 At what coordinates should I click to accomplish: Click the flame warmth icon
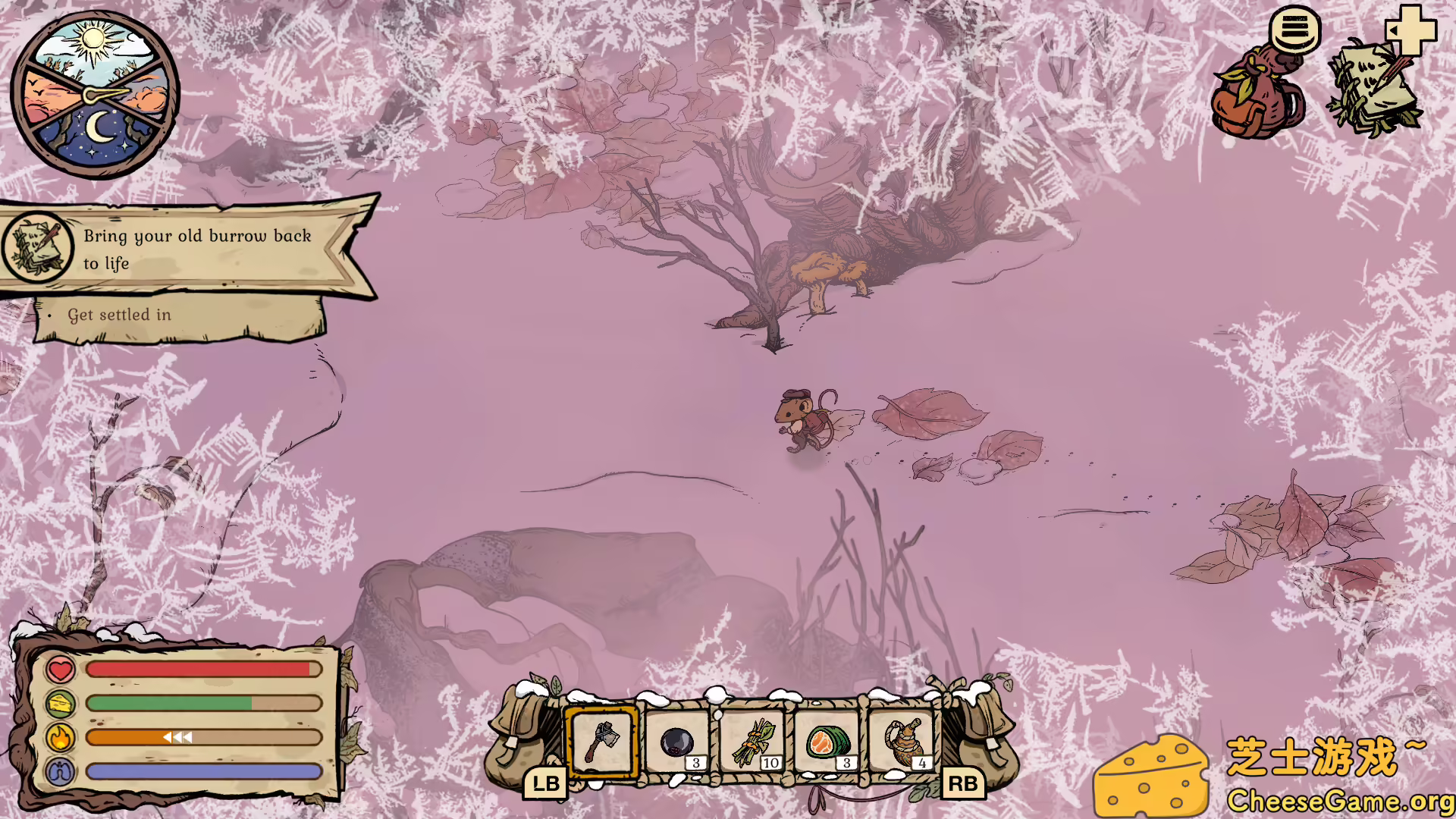click(x=59, y=736)
